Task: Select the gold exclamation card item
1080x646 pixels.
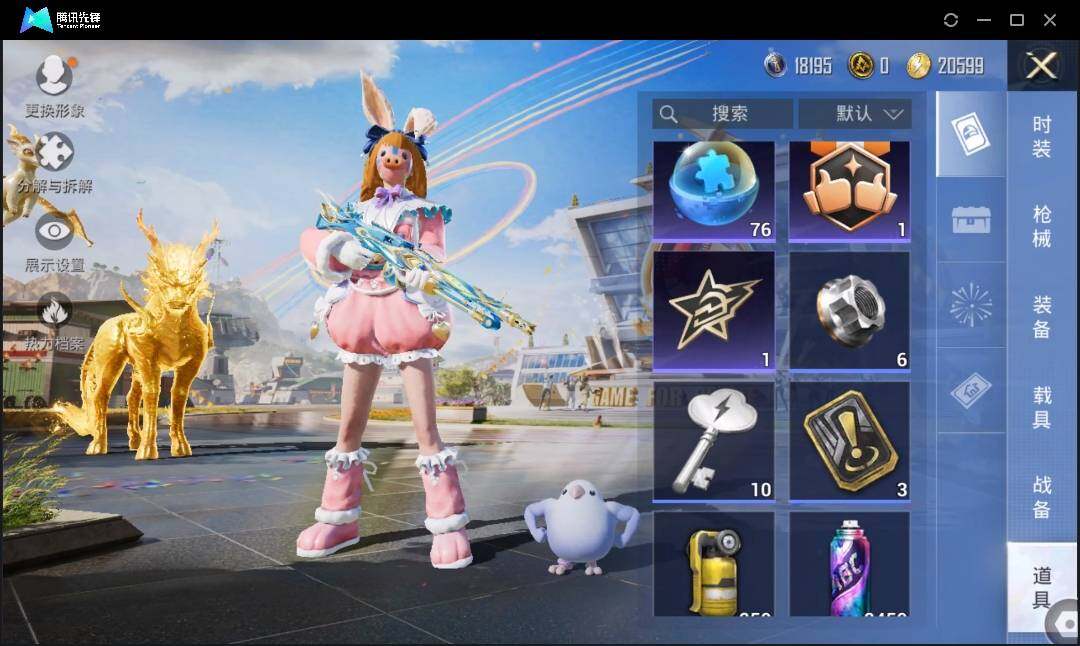Action: pos(849,440)
